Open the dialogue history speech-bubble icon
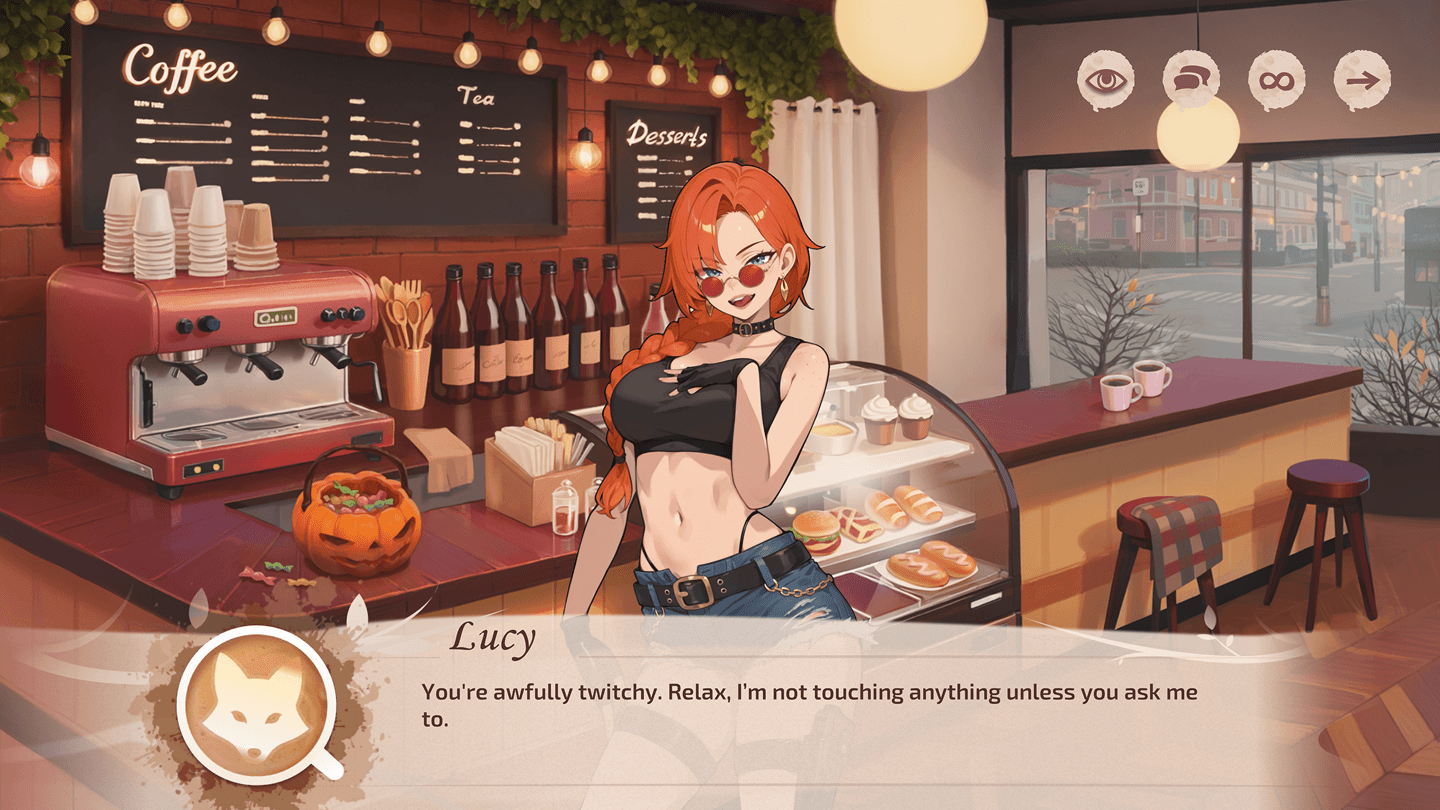1440x810 pixels. (x=1191, y=81)
